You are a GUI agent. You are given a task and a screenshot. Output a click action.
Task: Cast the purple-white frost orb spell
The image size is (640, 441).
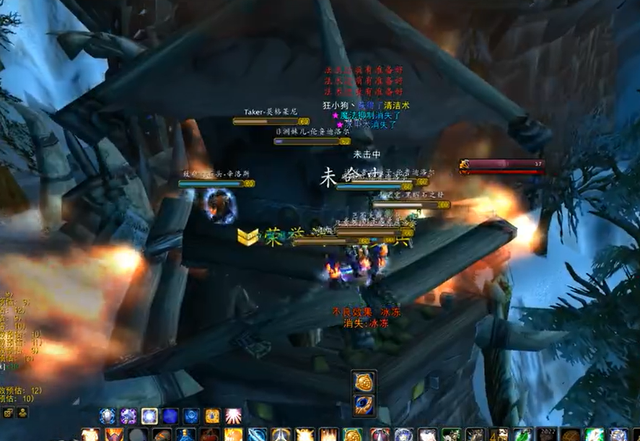coord(128,416)
